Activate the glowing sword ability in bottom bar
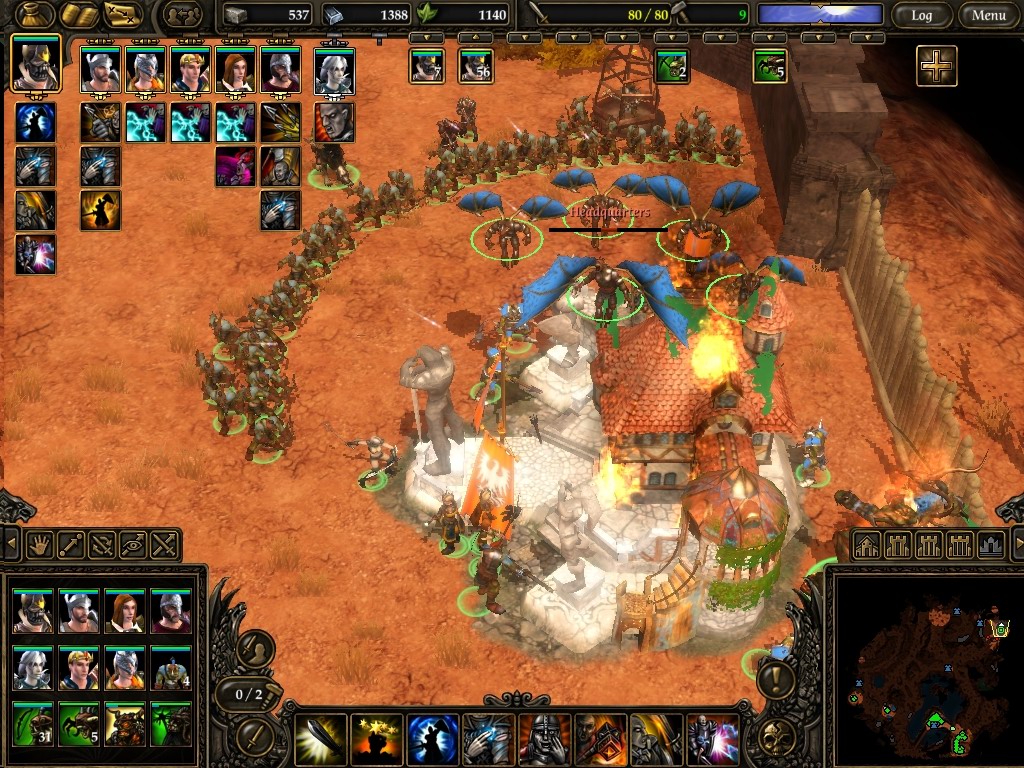 tap(322, 740)
